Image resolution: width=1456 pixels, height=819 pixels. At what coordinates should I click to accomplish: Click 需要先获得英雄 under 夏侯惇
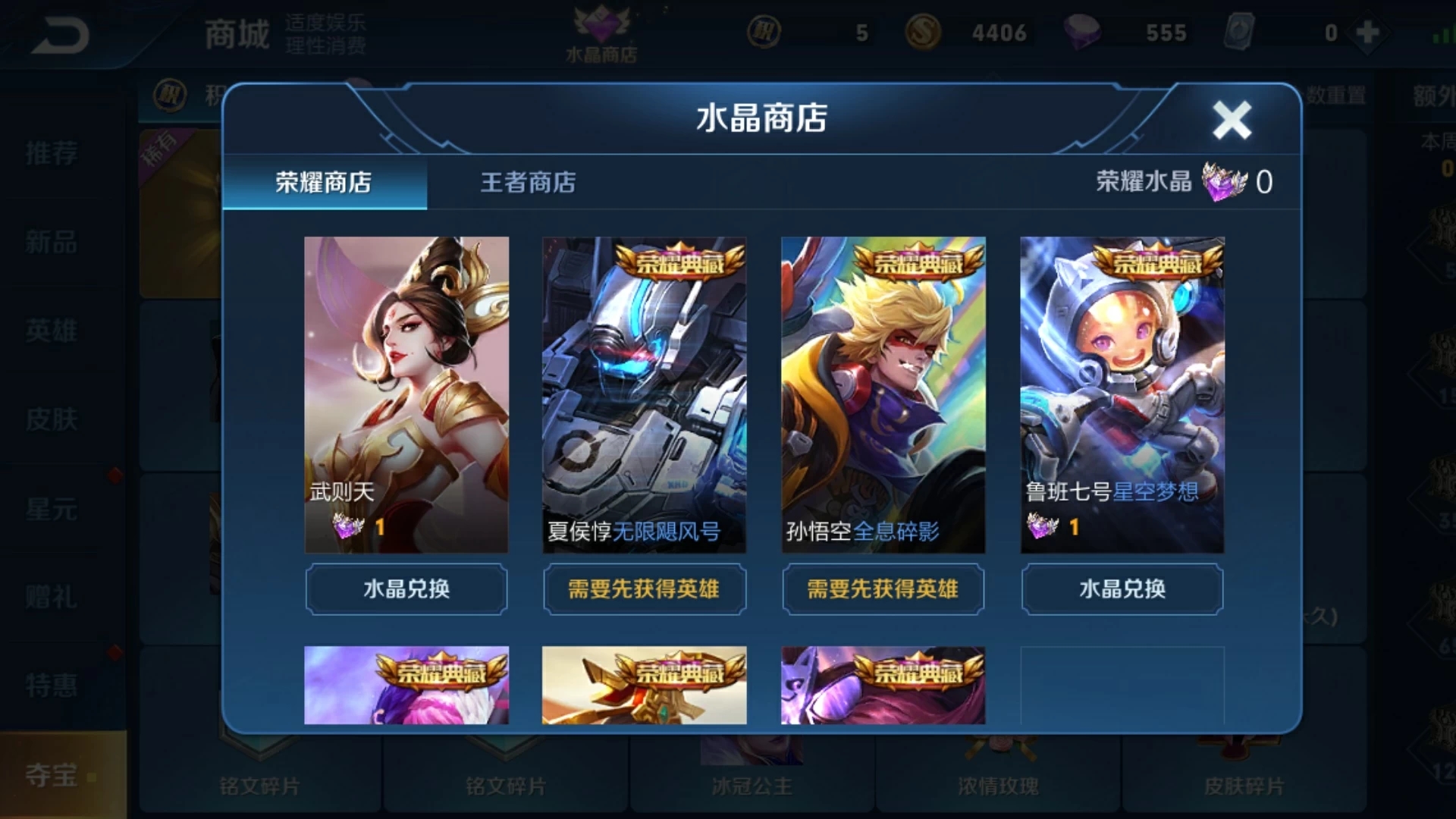644,589
